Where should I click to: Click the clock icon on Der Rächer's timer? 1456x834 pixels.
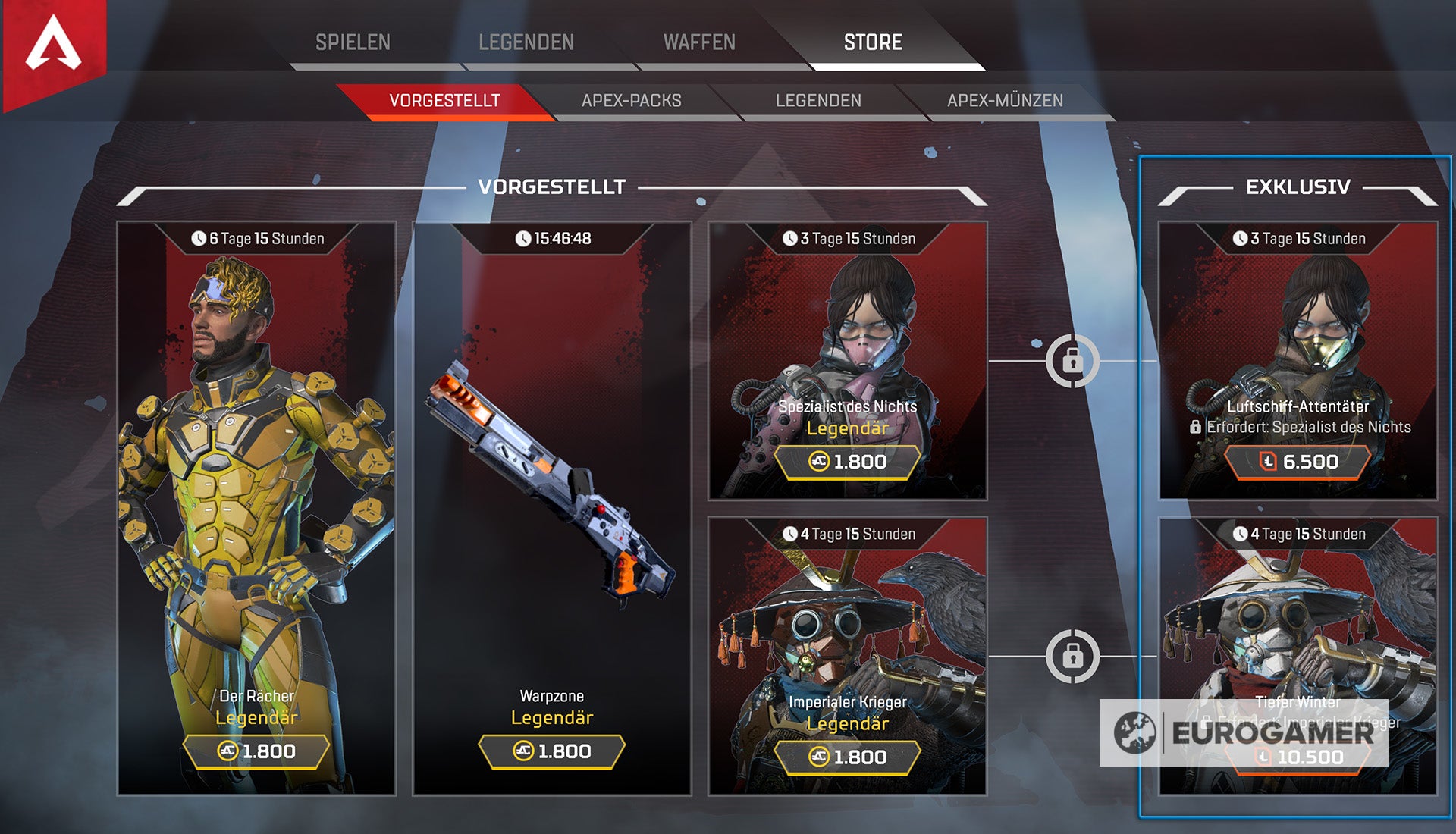click(197, 237)
